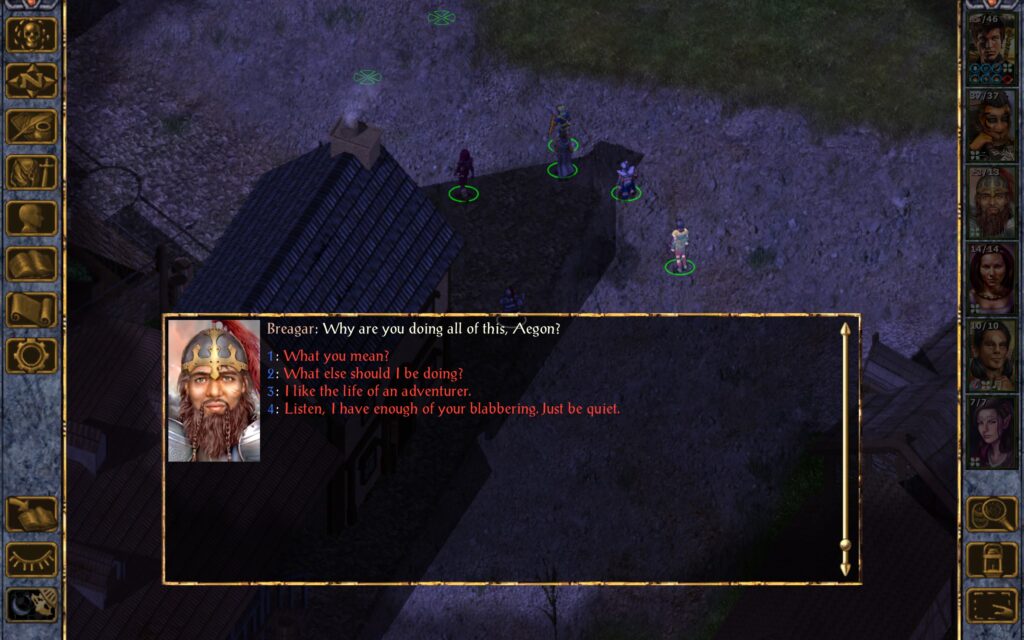Open the mage spellbook
This screenshot has height=640, width=1024.
[x=32, y=265]
